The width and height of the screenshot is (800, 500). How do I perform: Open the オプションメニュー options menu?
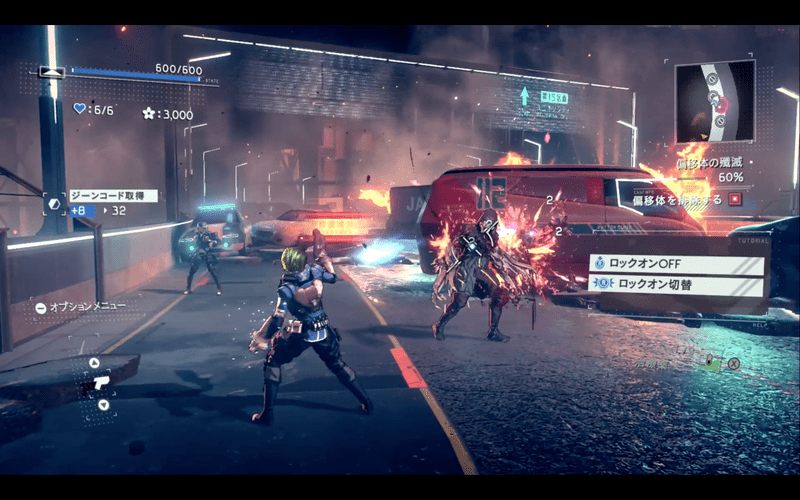[77, 307]
